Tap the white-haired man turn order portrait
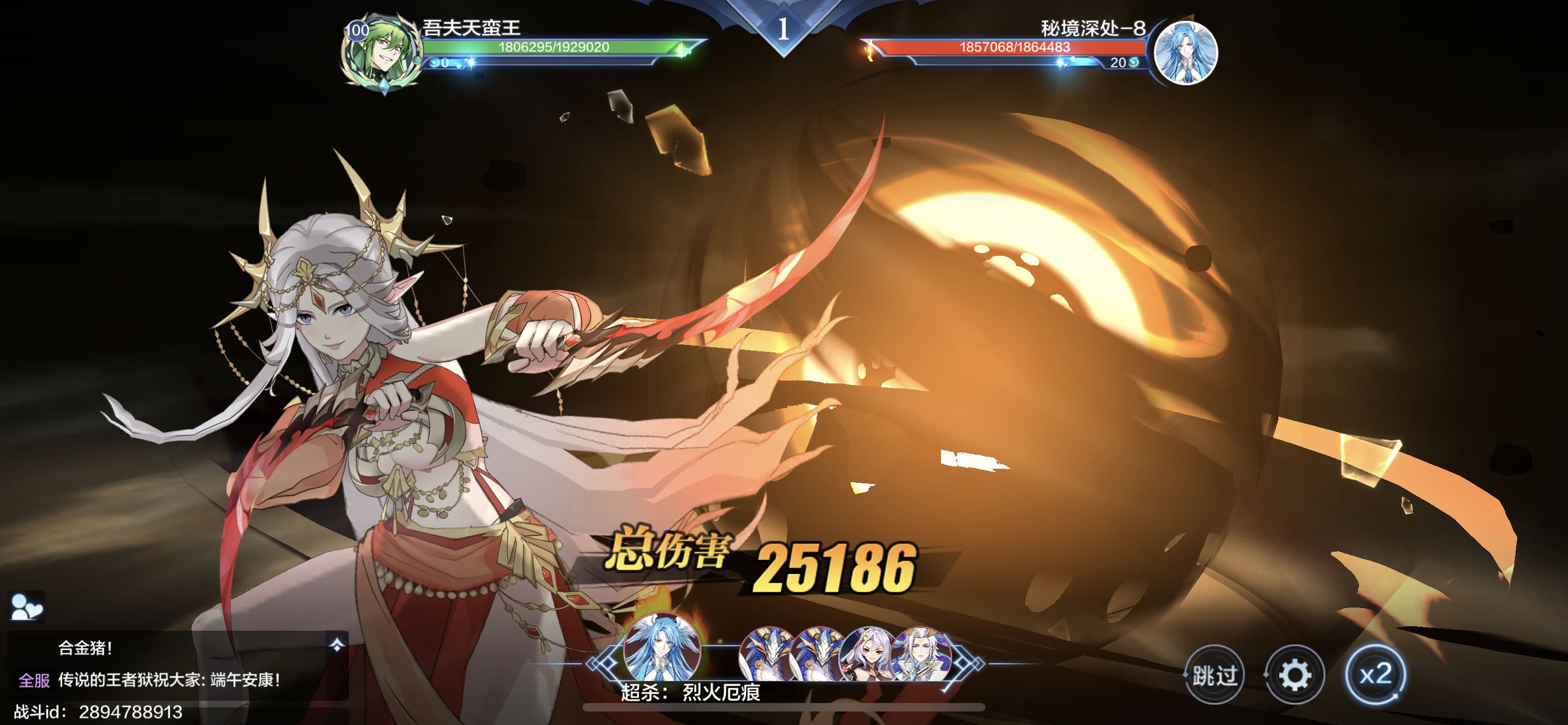The width and height of the screenshot is (1568, 725). (x=921, y=654)
